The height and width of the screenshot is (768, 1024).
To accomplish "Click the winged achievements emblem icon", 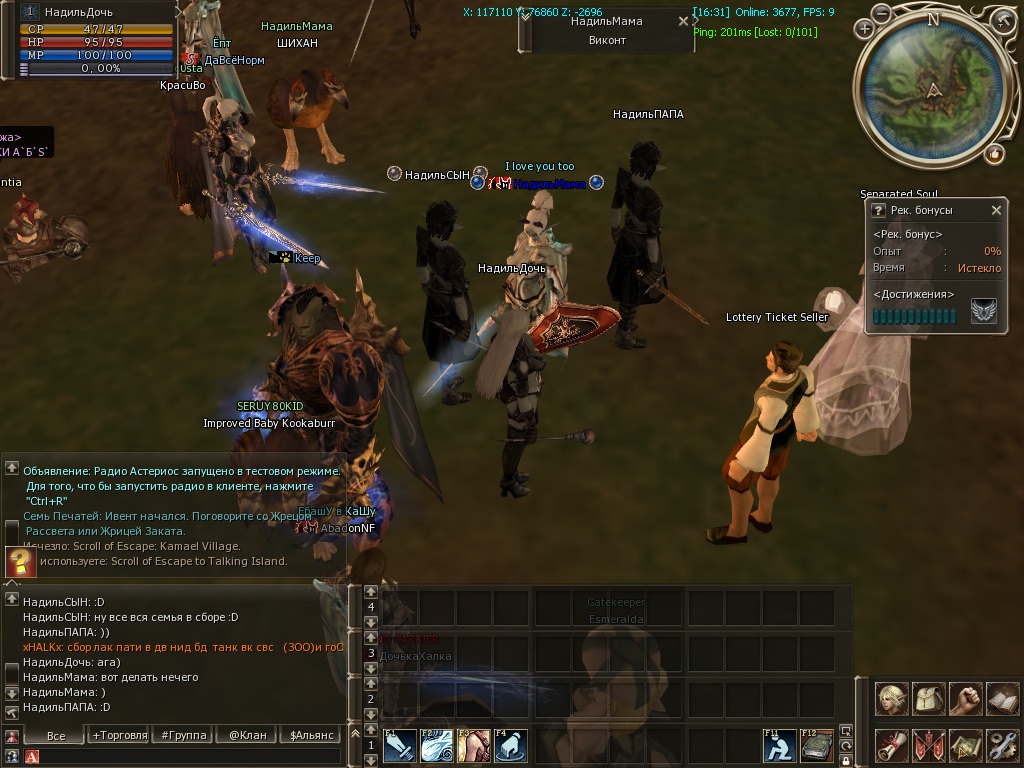I will coord(983,313).
